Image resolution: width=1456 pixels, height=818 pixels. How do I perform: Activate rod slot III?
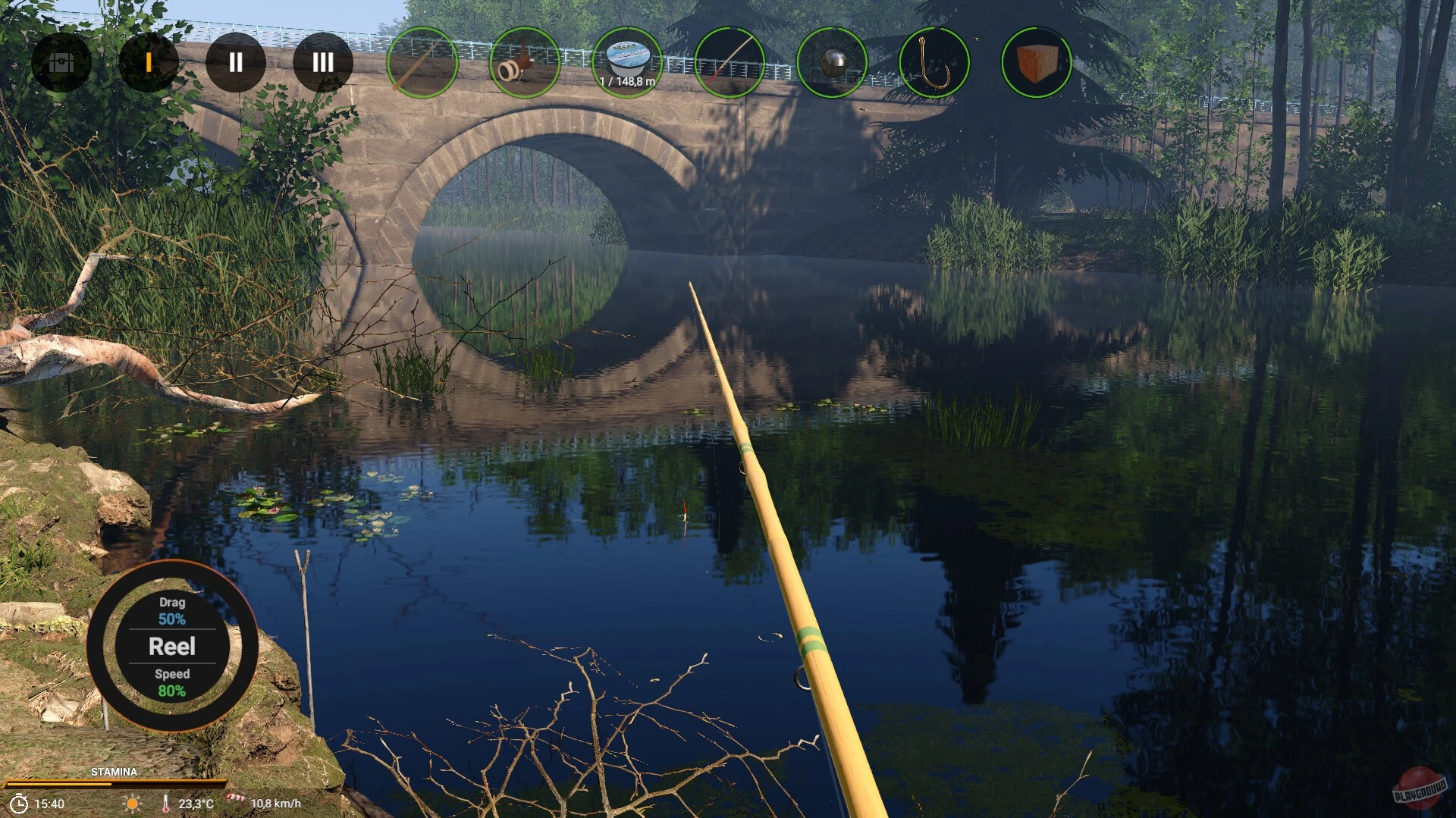(322, 64)
